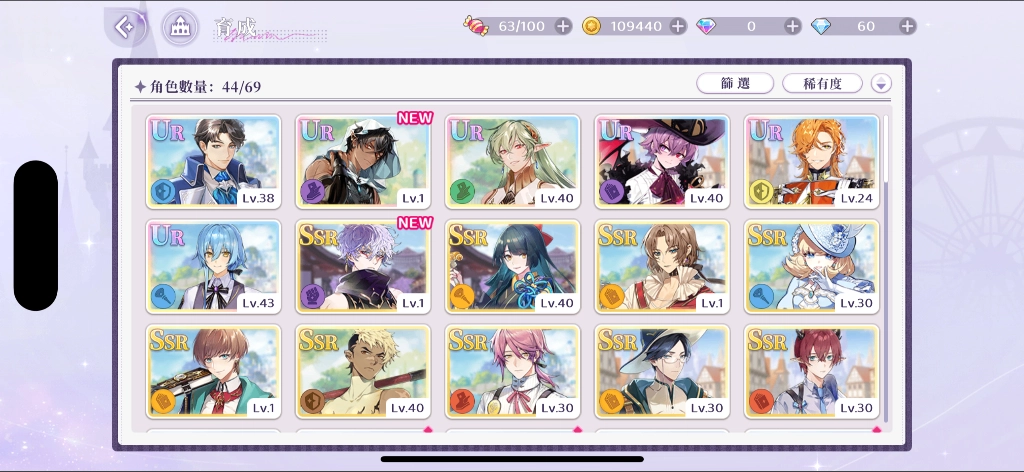Toggle sort order arrow button
This screenshot has width=1024, height=472.
881,84
